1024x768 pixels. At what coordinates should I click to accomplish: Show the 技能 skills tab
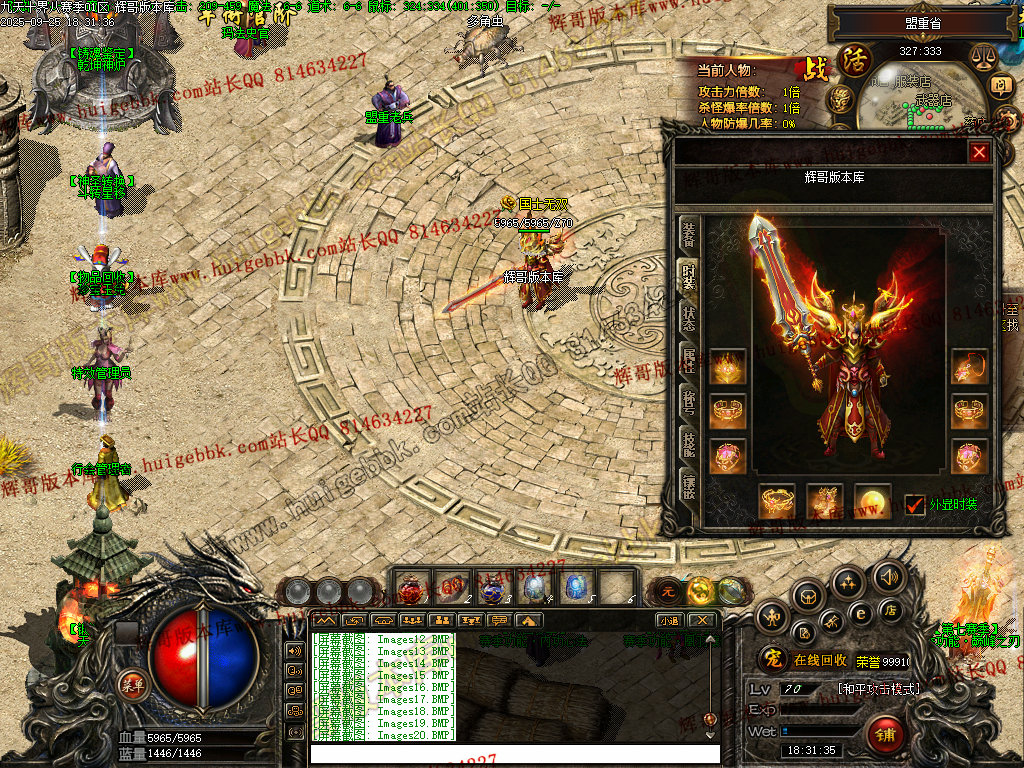[x=689, y=443]
